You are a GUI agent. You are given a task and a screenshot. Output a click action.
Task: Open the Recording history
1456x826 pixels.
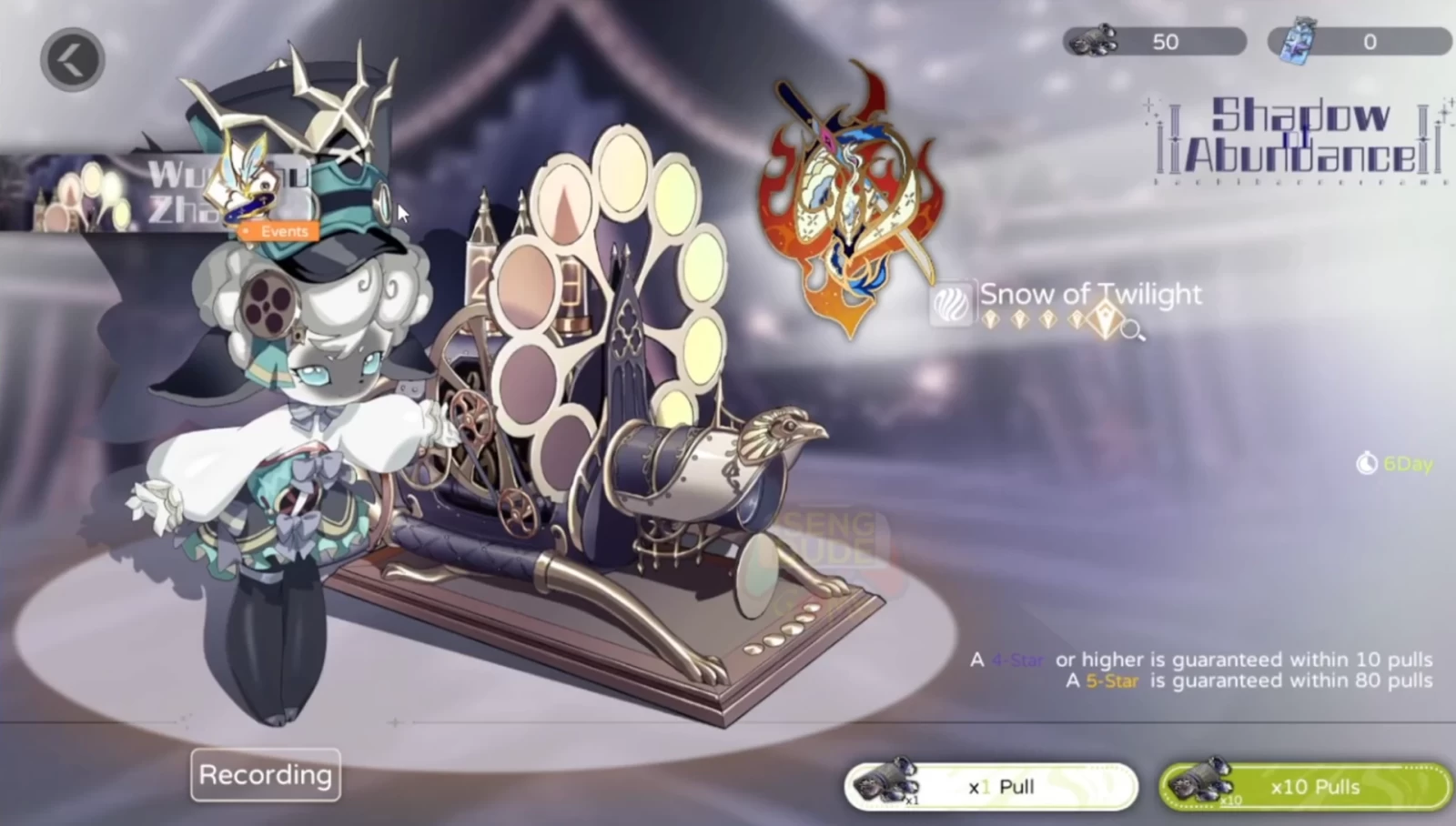(265, 775)
